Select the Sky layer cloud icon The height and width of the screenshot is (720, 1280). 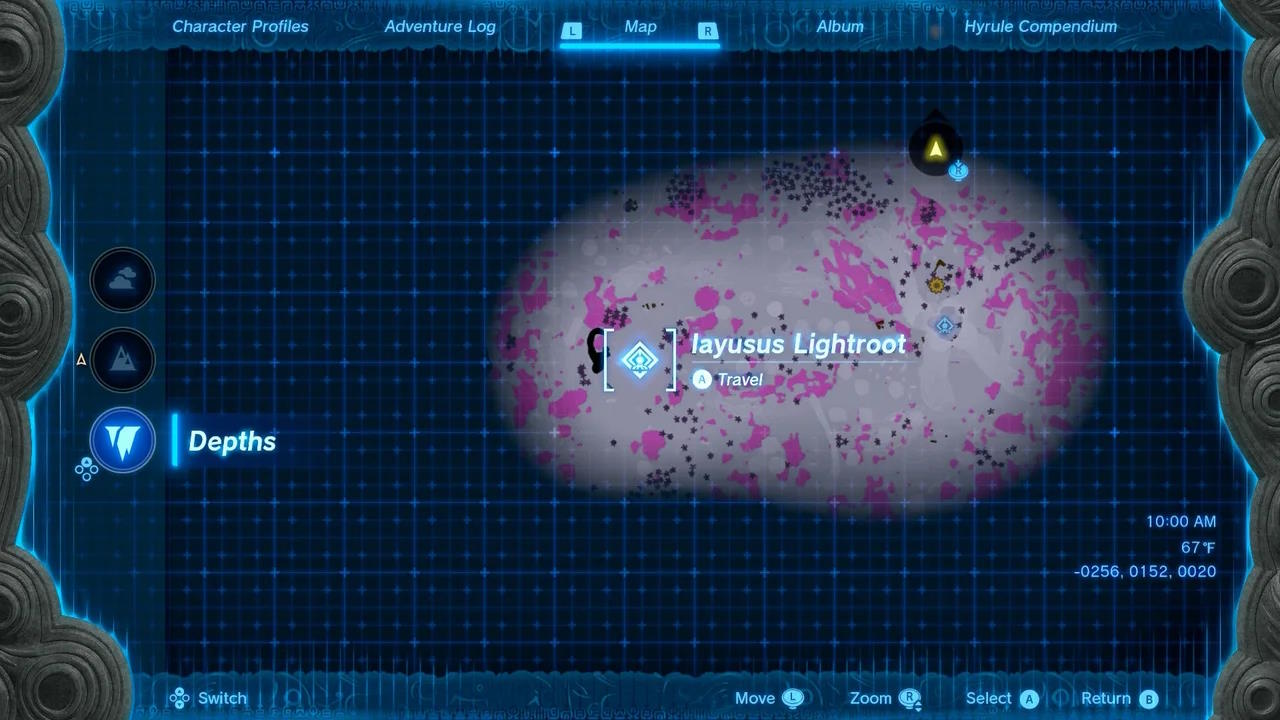(122, 280)
